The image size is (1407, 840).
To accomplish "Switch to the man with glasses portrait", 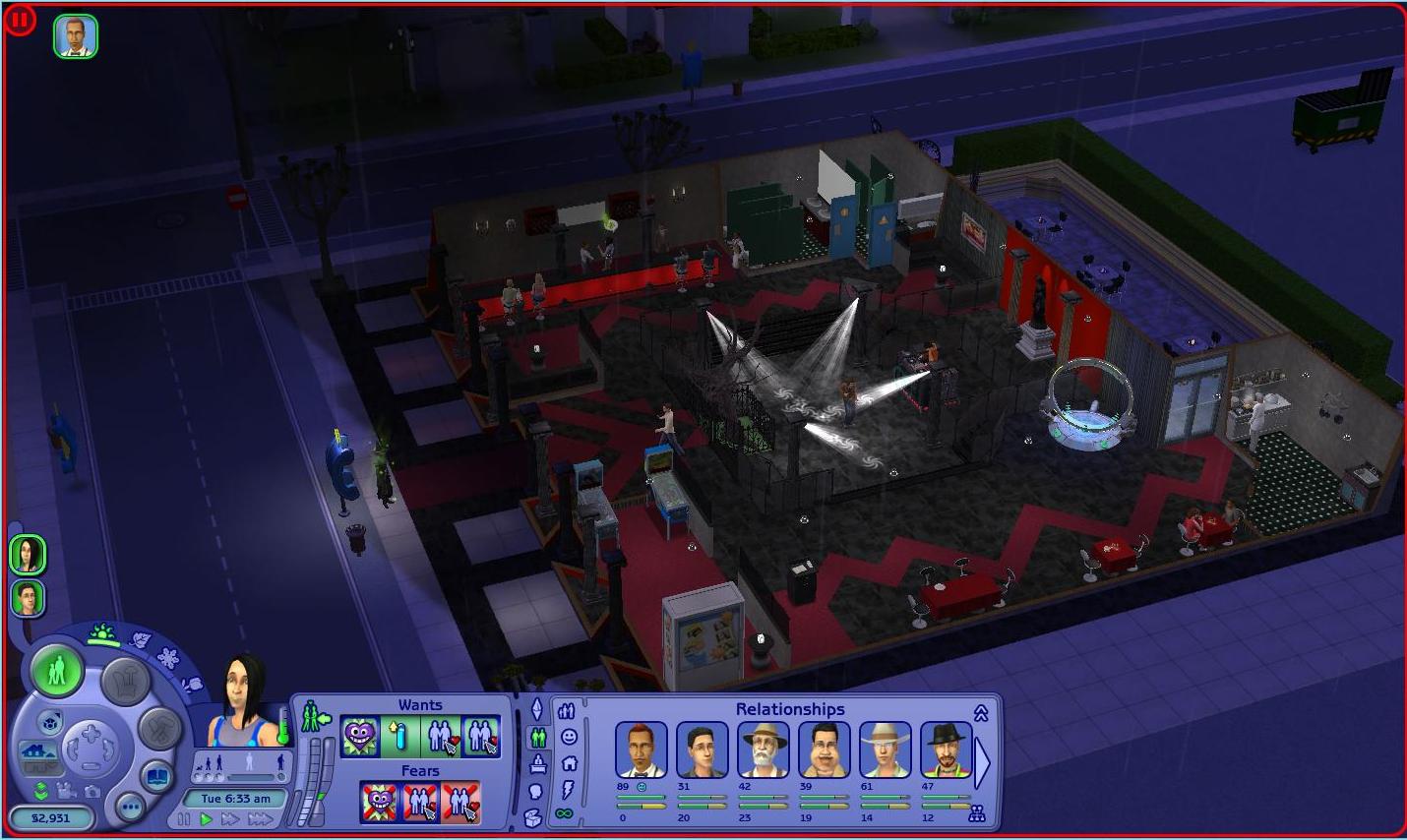I will 28,598.
